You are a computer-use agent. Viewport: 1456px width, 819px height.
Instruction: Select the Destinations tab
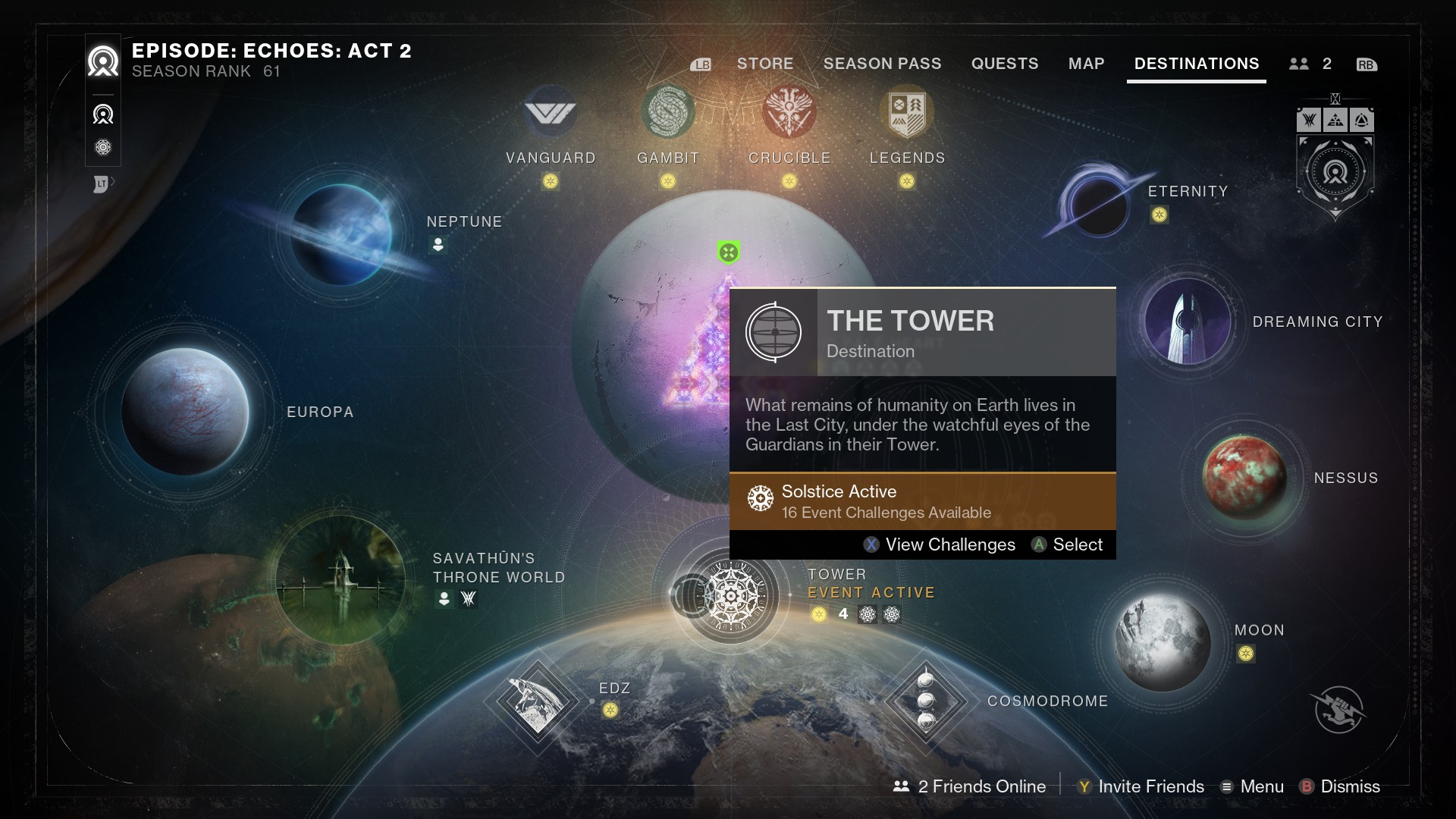click(x=1196, y=64)
